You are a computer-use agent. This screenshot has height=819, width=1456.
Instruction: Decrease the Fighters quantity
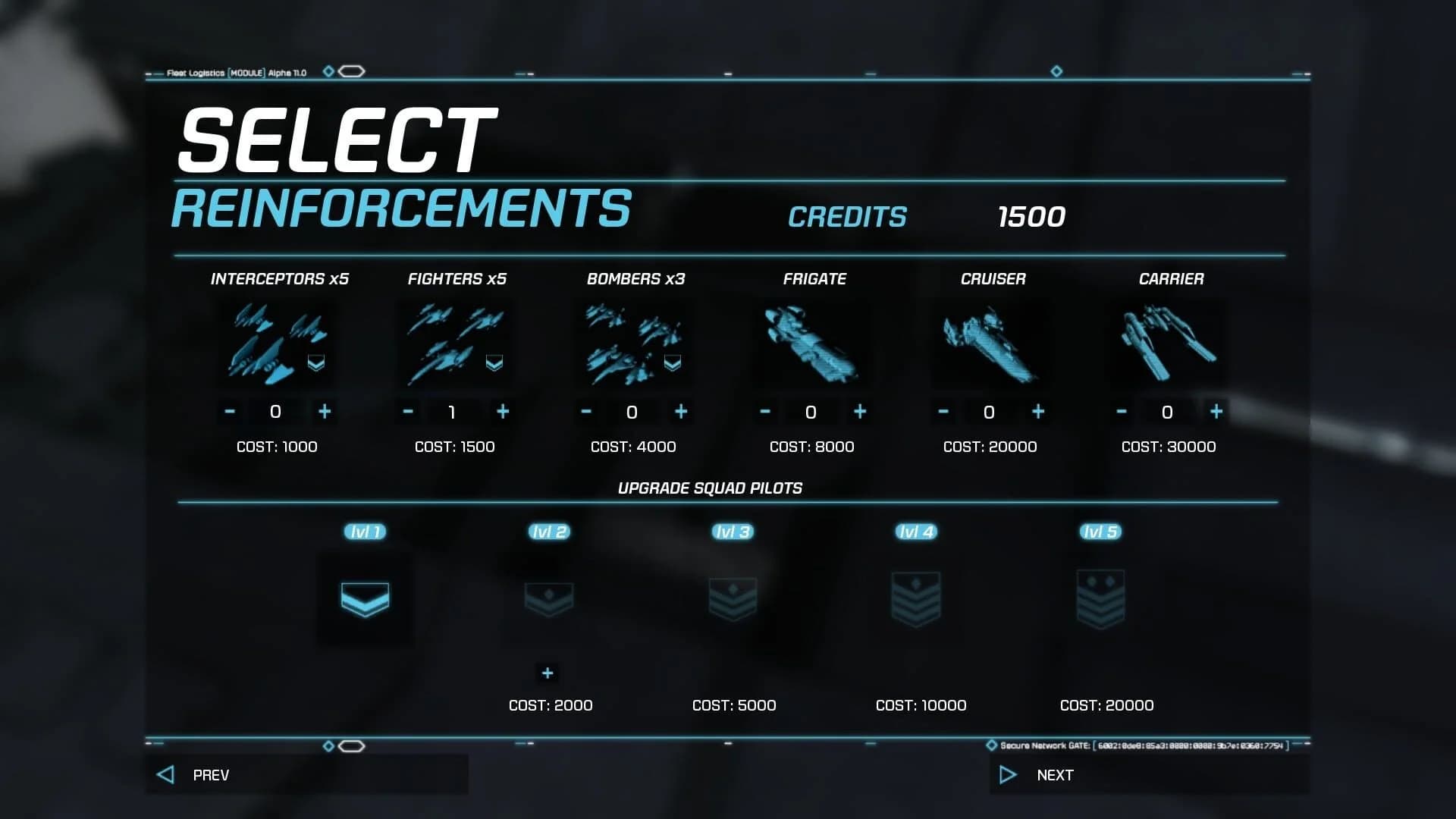(x=407, y=412)
